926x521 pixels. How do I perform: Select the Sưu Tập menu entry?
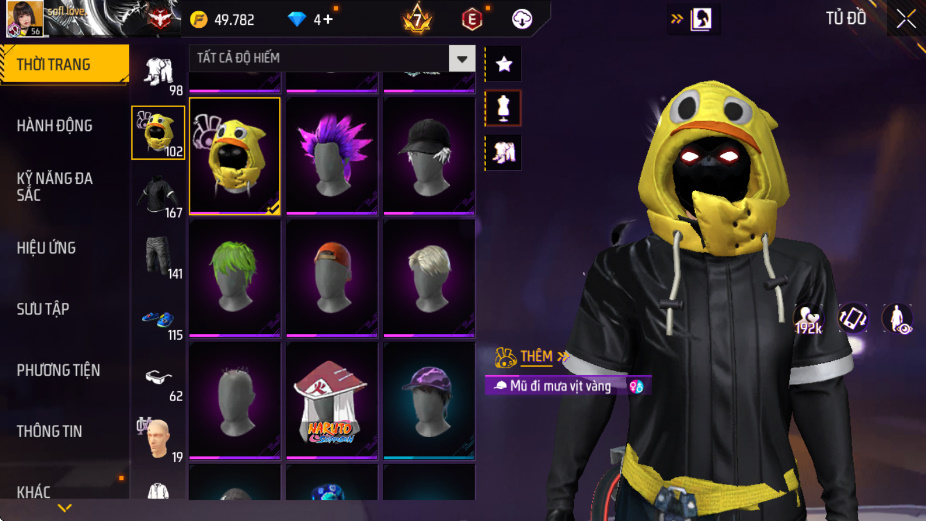[x=43, y=309]
